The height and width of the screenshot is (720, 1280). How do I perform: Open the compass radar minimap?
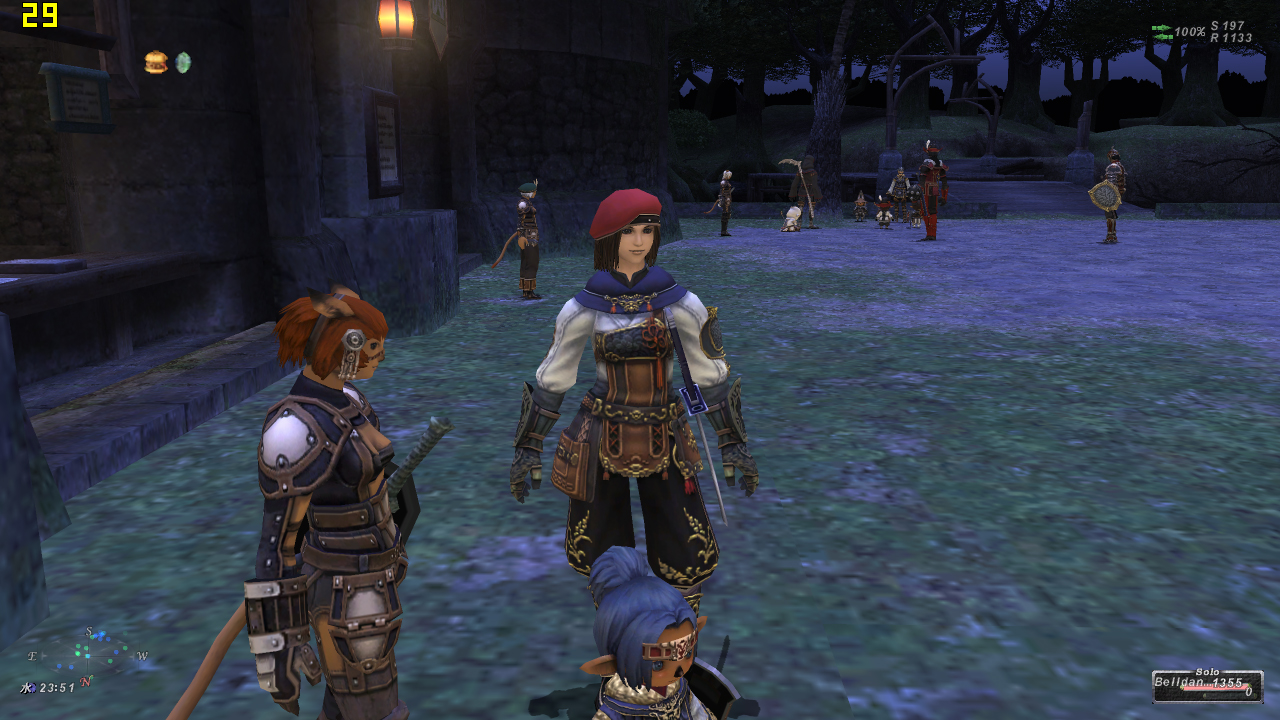click(87, 655)
